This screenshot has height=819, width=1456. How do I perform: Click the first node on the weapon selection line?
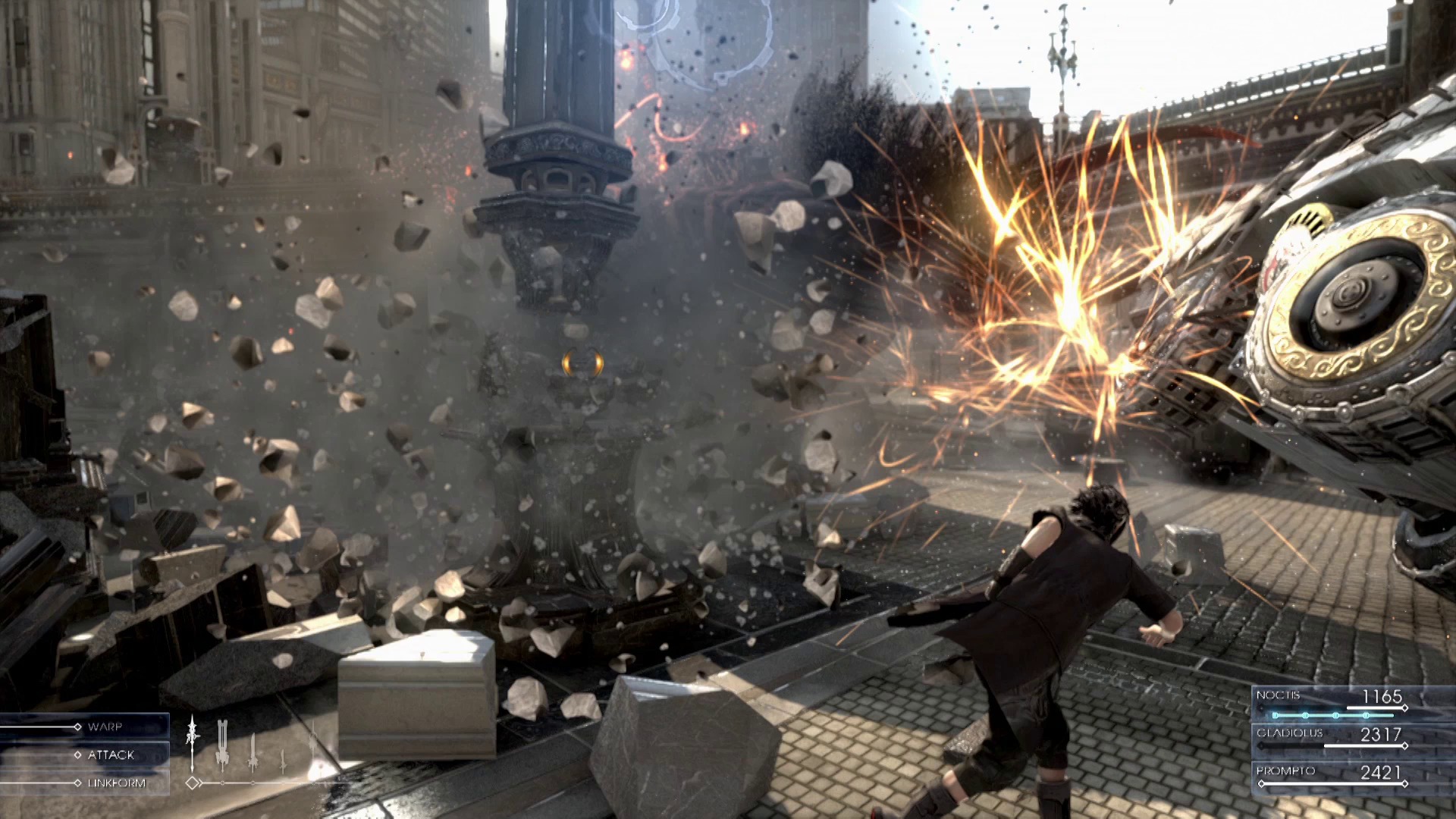tap(223, 783)
